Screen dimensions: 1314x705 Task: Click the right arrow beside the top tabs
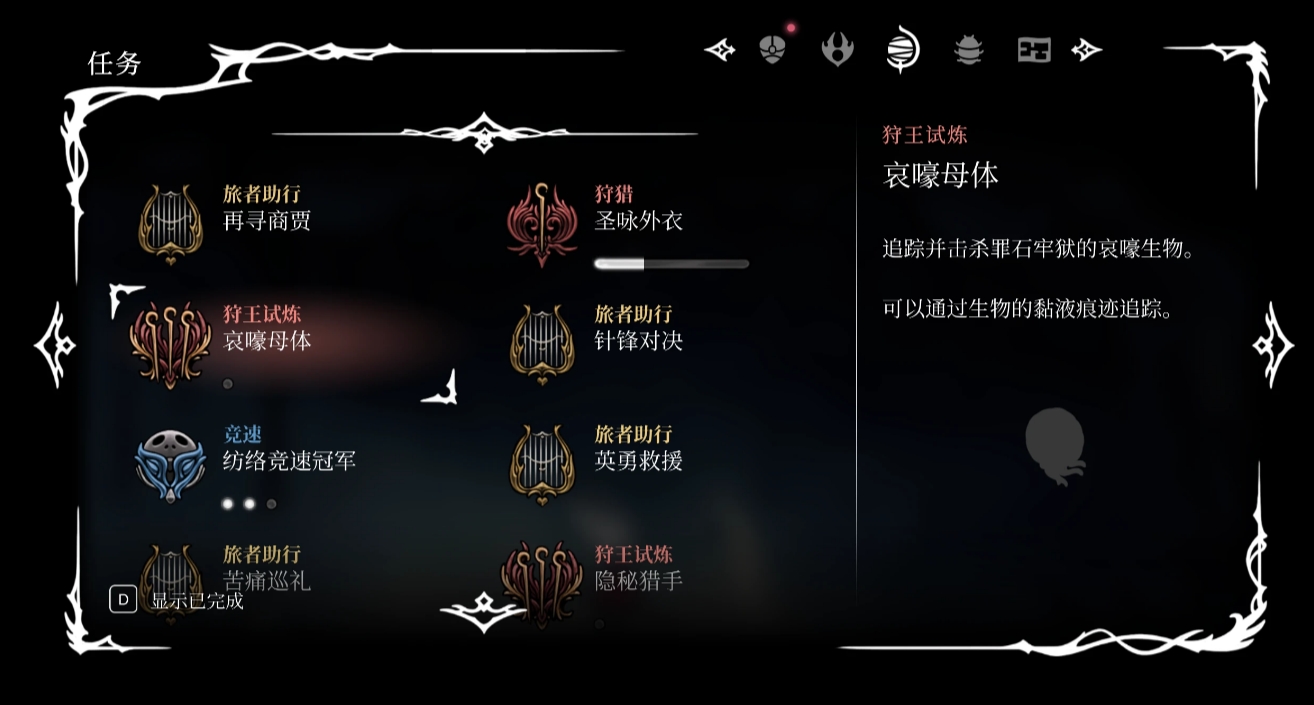1086,49
